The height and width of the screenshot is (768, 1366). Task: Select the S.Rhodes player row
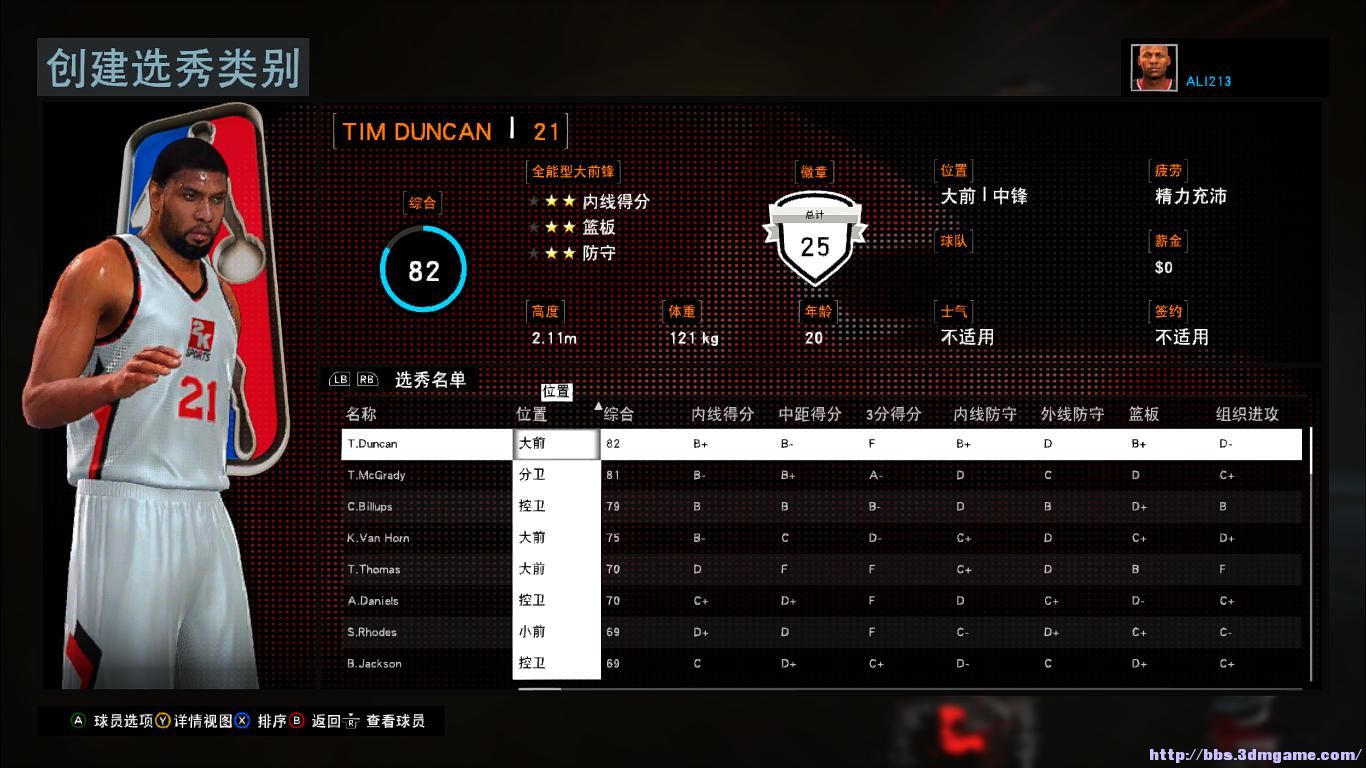click(372, 633)
